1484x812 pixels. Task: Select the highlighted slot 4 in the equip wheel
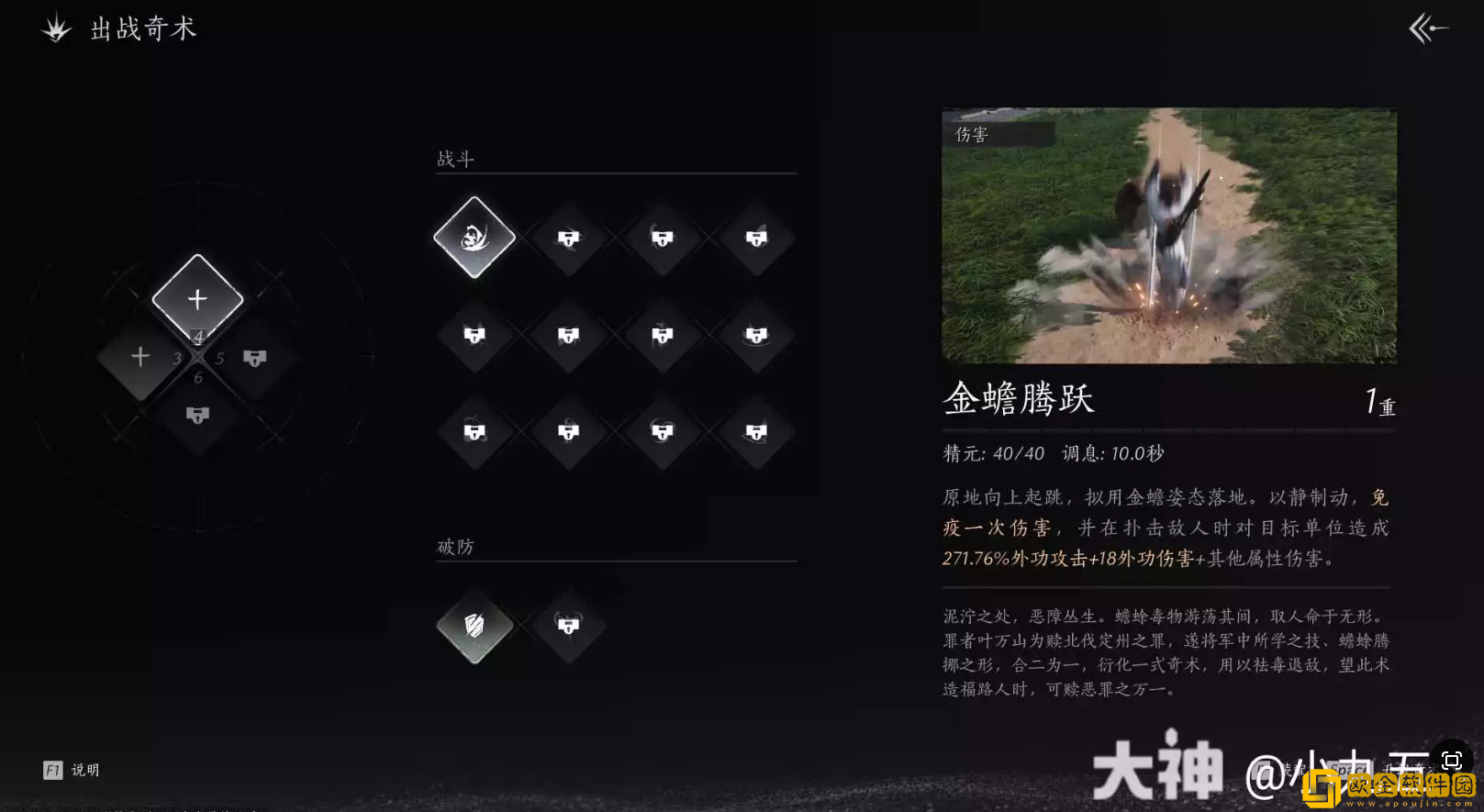(x=196, y=297)
